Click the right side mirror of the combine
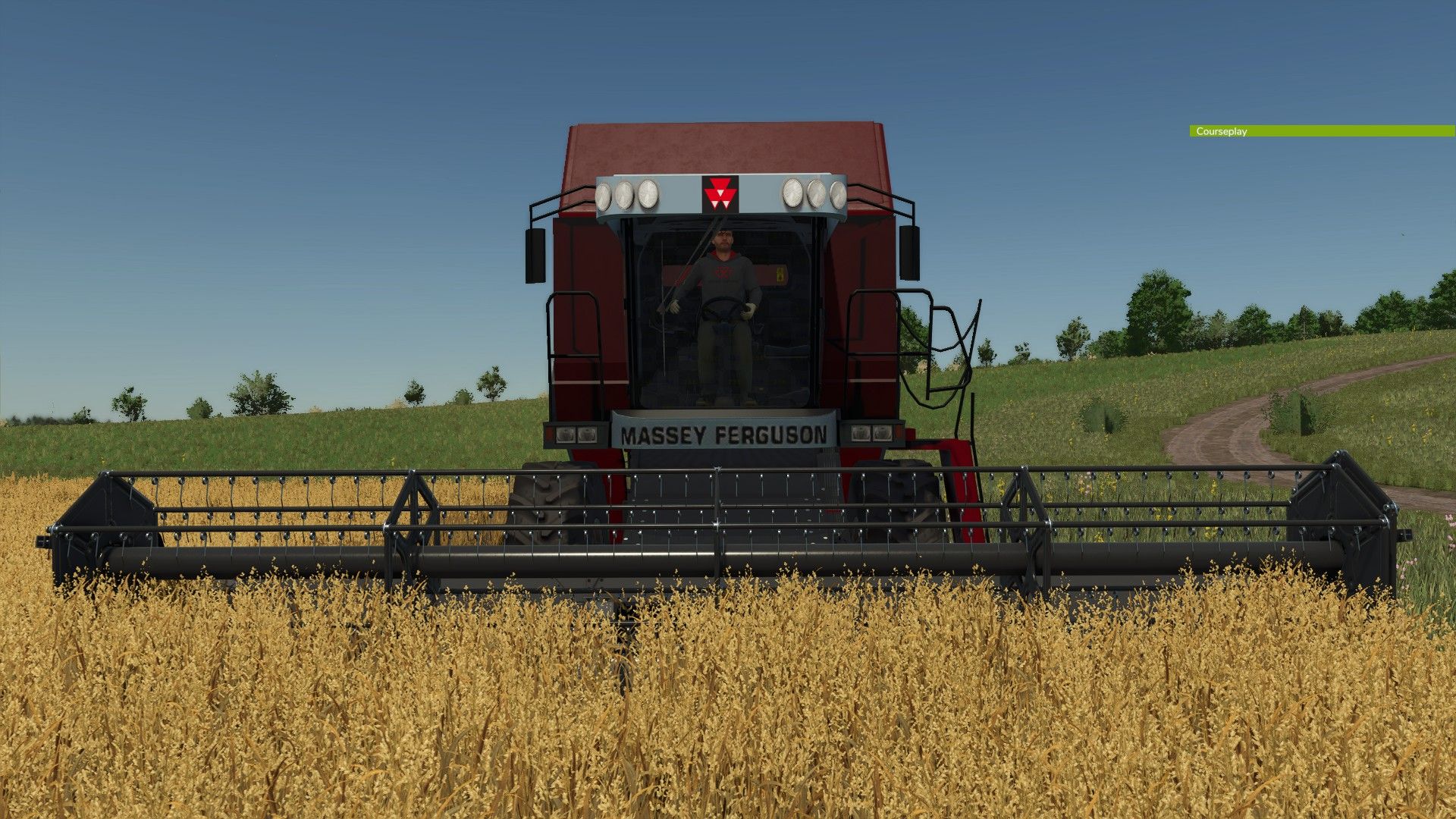The image size is (1456, 819). (x=910, y=254)
